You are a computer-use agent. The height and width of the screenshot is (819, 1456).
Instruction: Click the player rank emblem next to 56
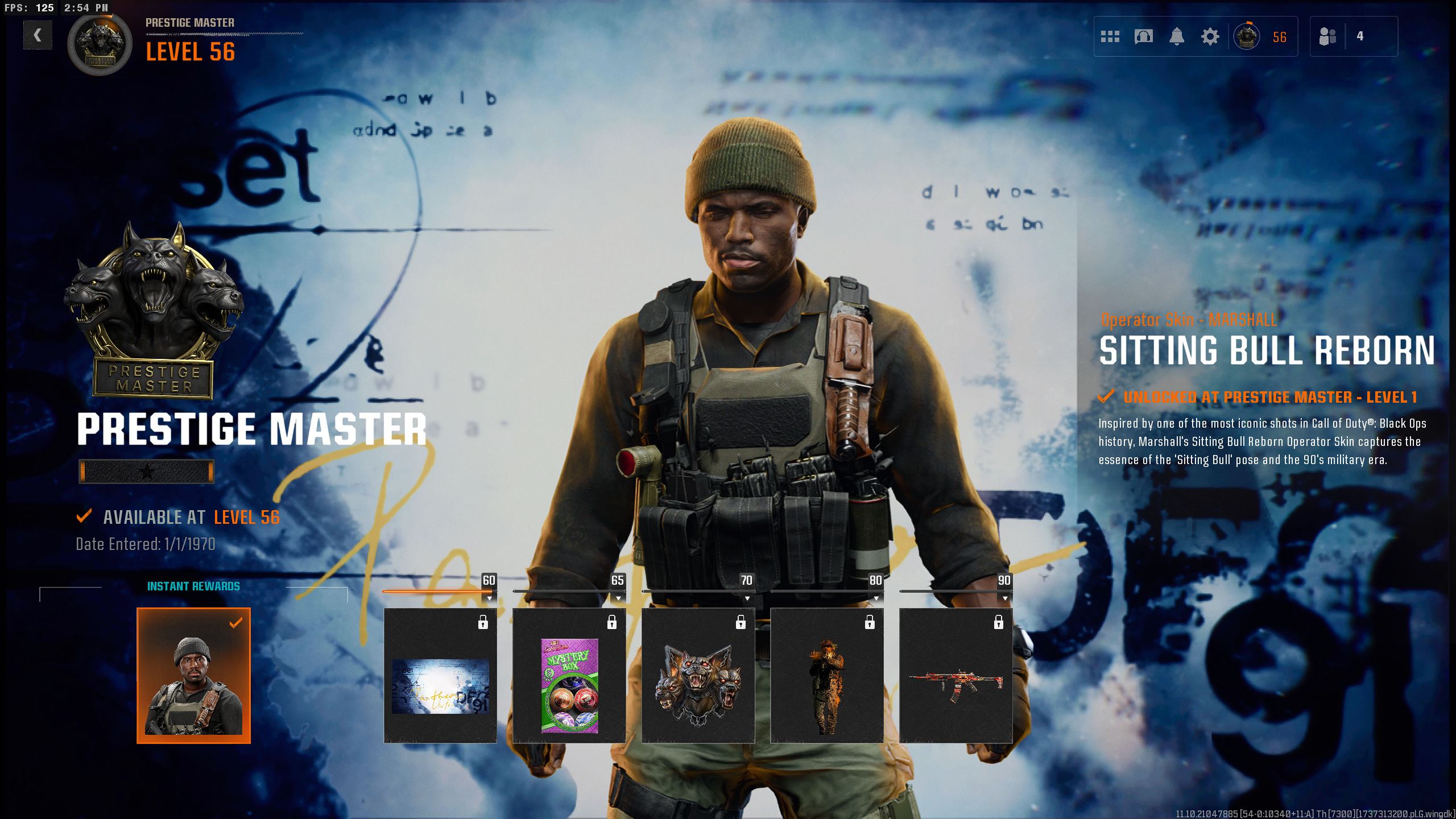[x=1246, y=37]
